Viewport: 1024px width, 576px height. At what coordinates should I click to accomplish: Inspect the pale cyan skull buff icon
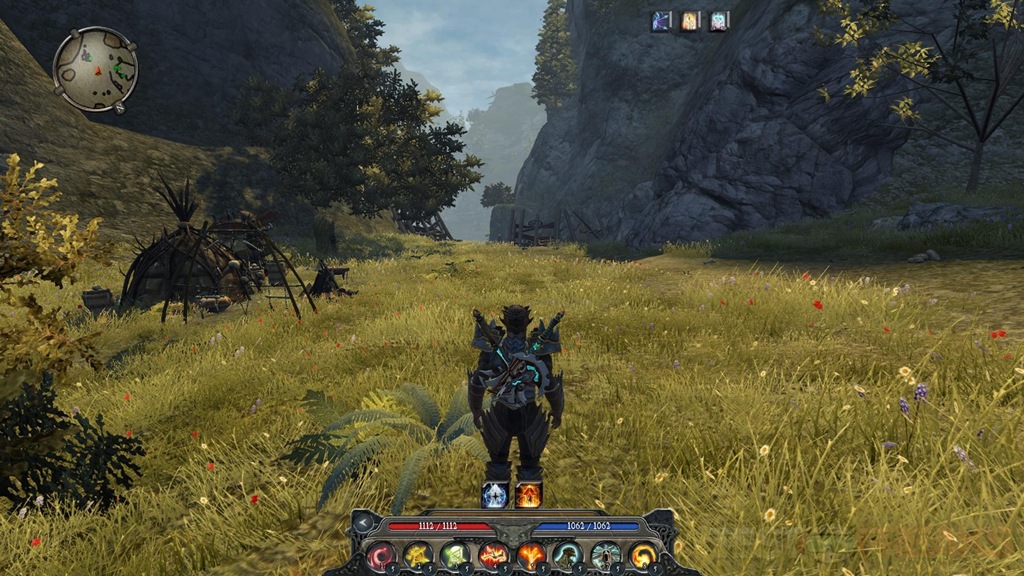click(x=719, y=21)
